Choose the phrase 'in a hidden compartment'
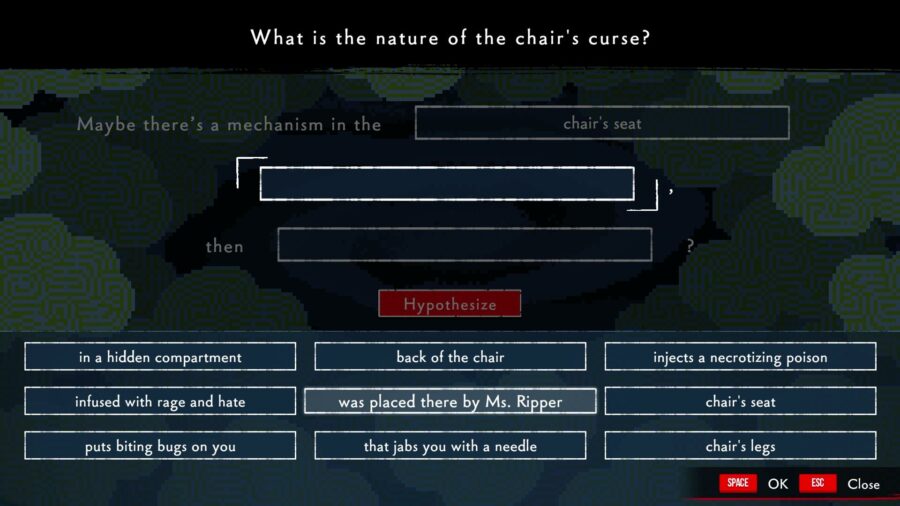Viewport: 900px width, 506px height. coord(160,357)
